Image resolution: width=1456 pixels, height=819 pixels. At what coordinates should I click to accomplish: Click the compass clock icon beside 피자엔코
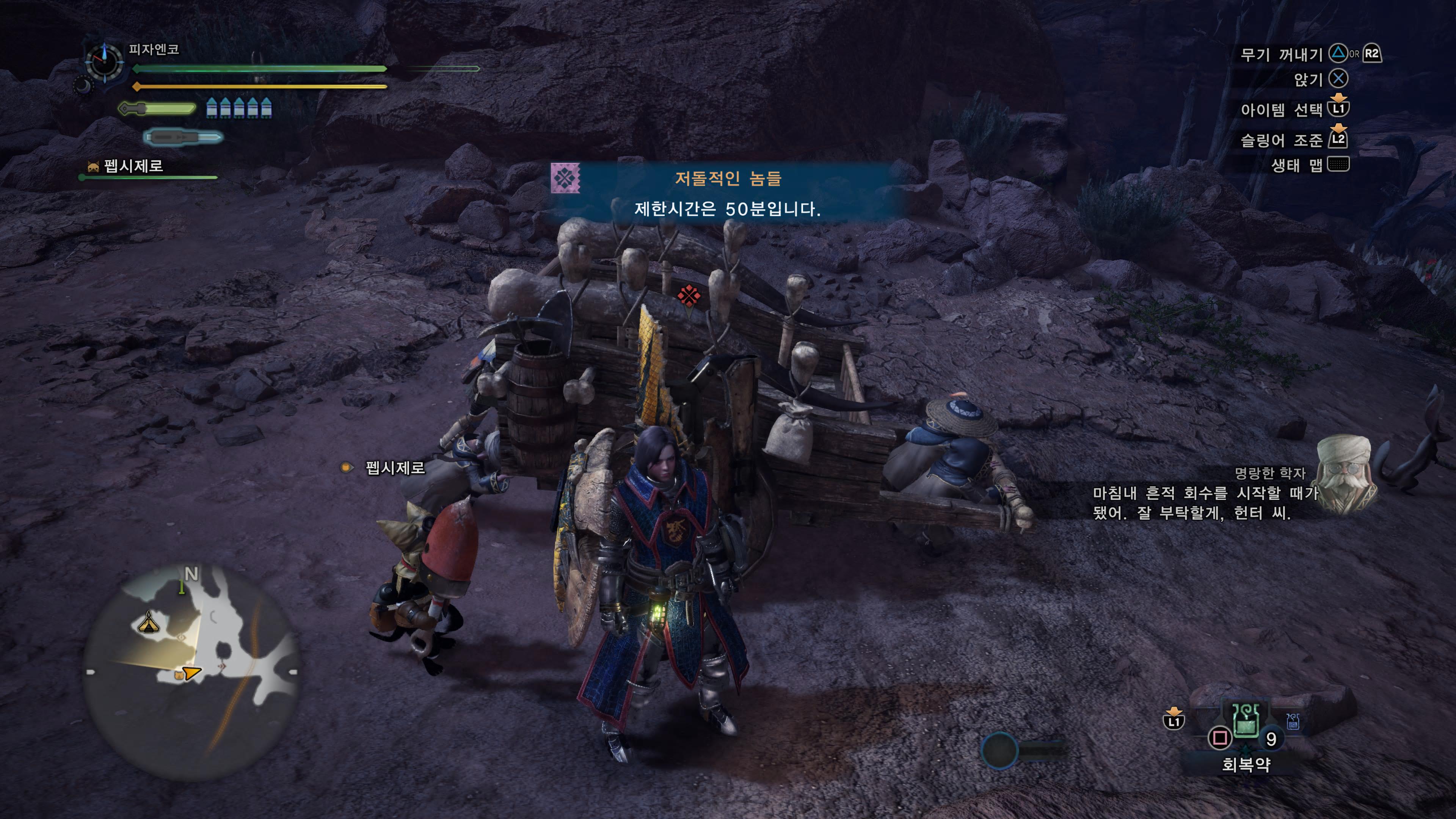[x=105, y=60]
